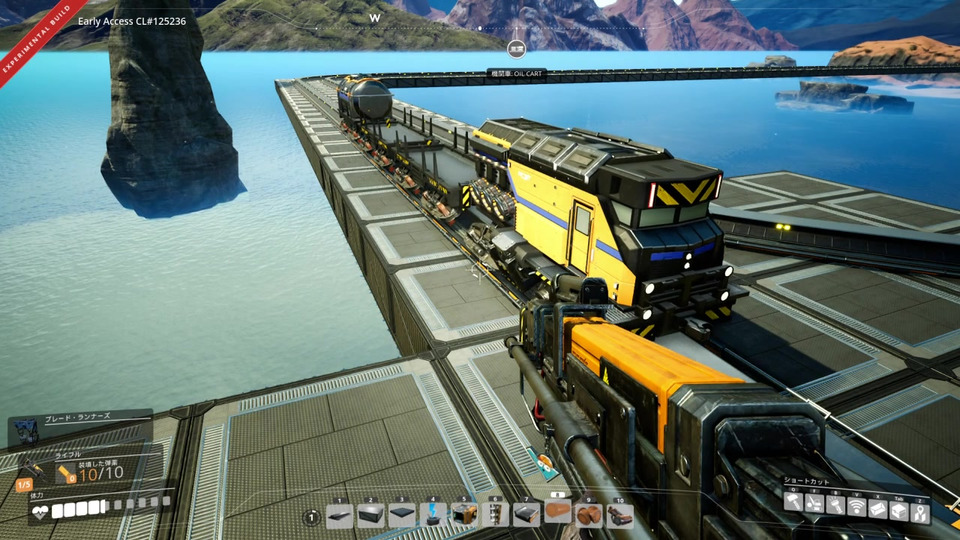
Task: Open the map pin shortcut
Action: (x=920, y=509)
